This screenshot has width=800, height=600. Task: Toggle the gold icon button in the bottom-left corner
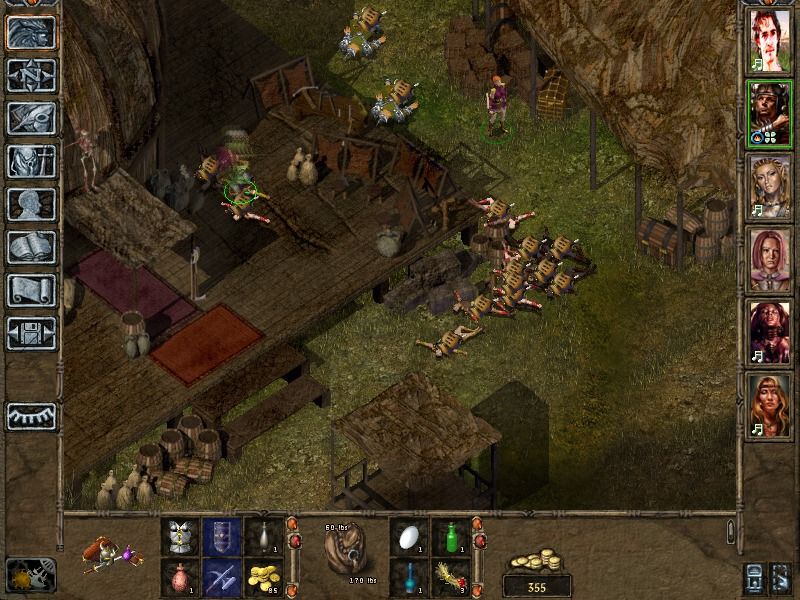(31, 574)
